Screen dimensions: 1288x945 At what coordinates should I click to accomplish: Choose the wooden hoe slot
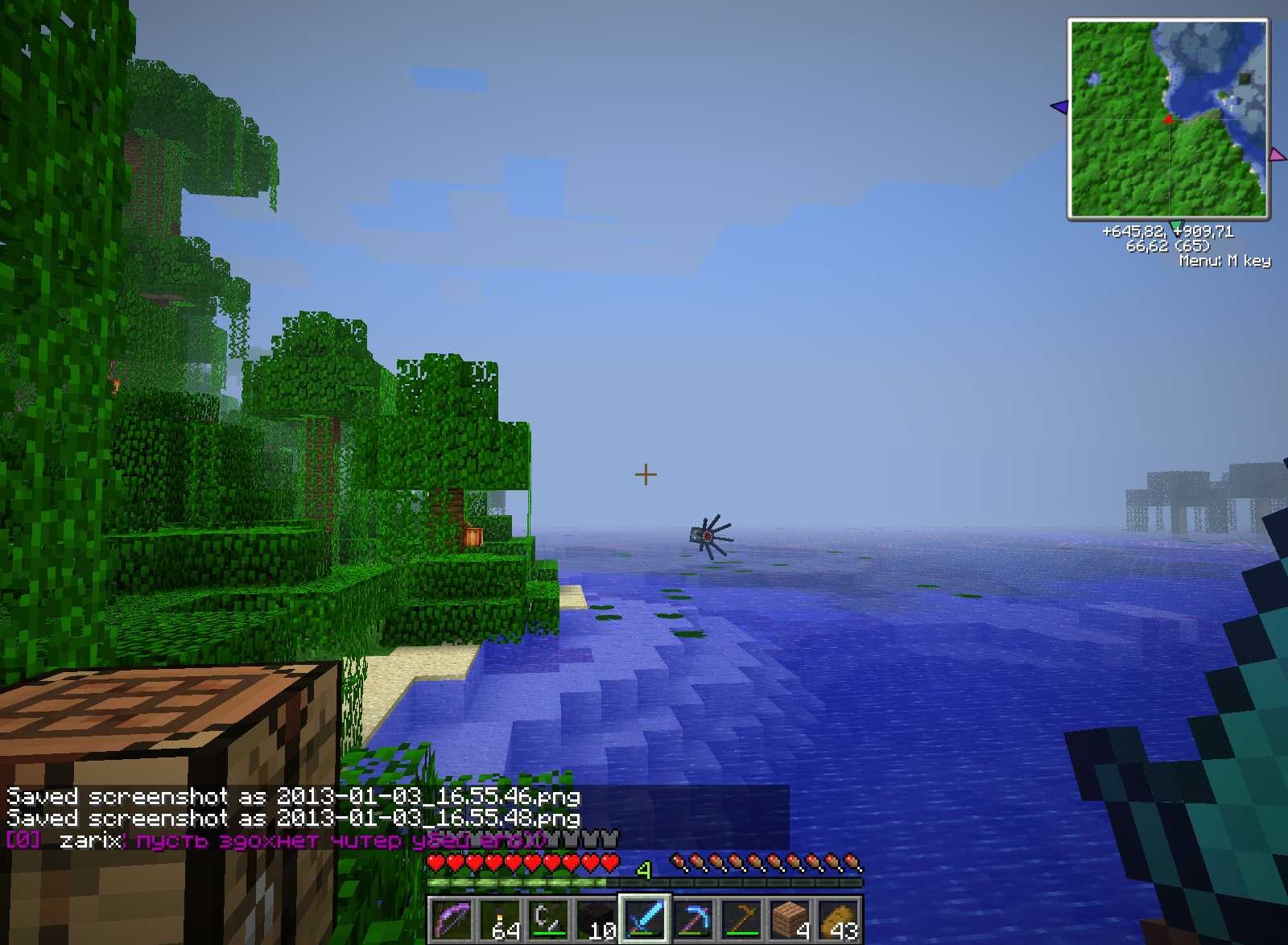[x=741, y=918]
